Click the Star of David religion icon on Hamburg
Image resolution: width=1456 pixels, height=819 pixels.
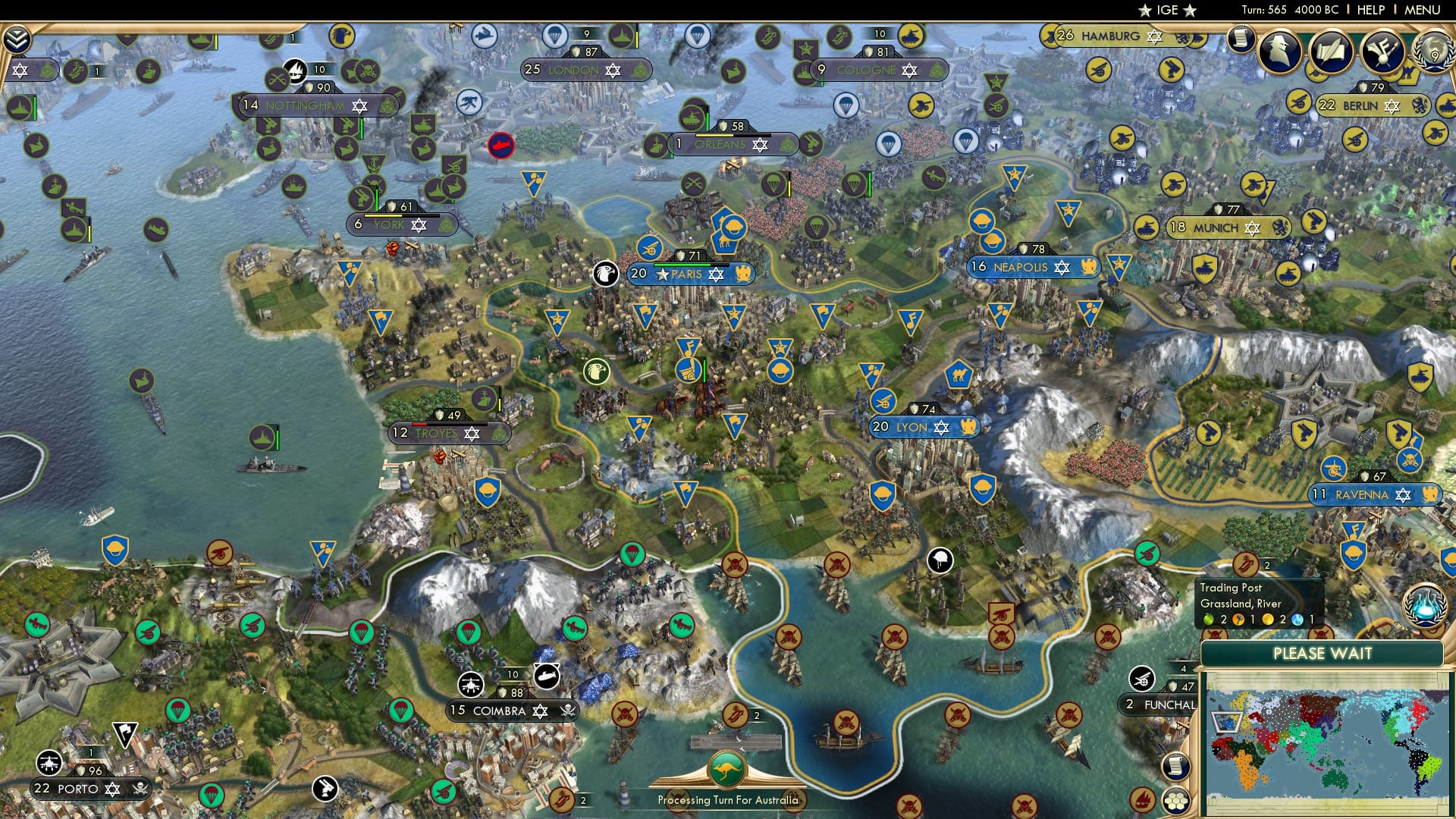[x=1154, y=37]
